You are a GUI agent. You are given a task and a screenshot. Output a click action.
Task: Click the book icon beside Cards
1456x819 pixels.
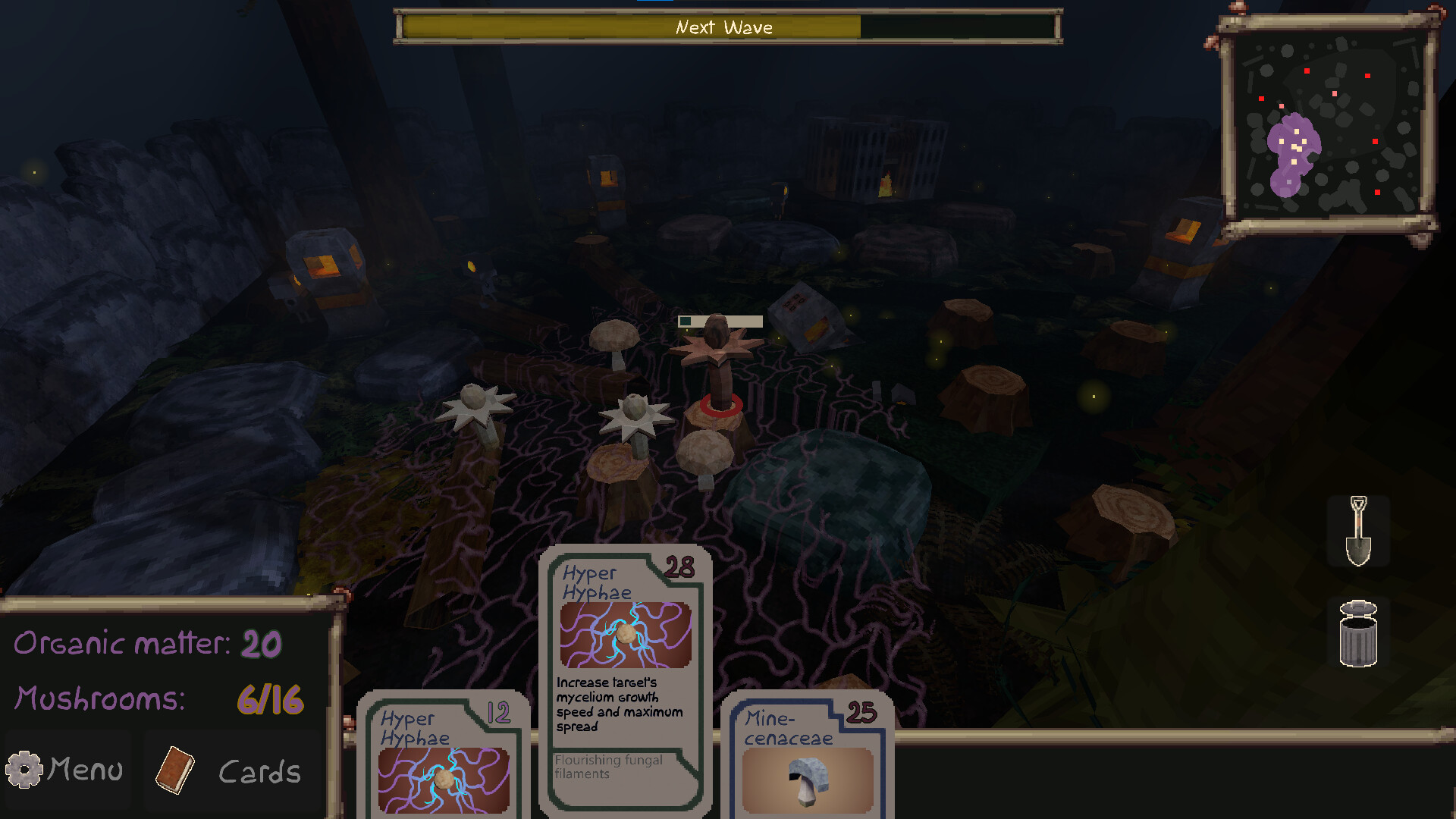click(x=176, y=770)
